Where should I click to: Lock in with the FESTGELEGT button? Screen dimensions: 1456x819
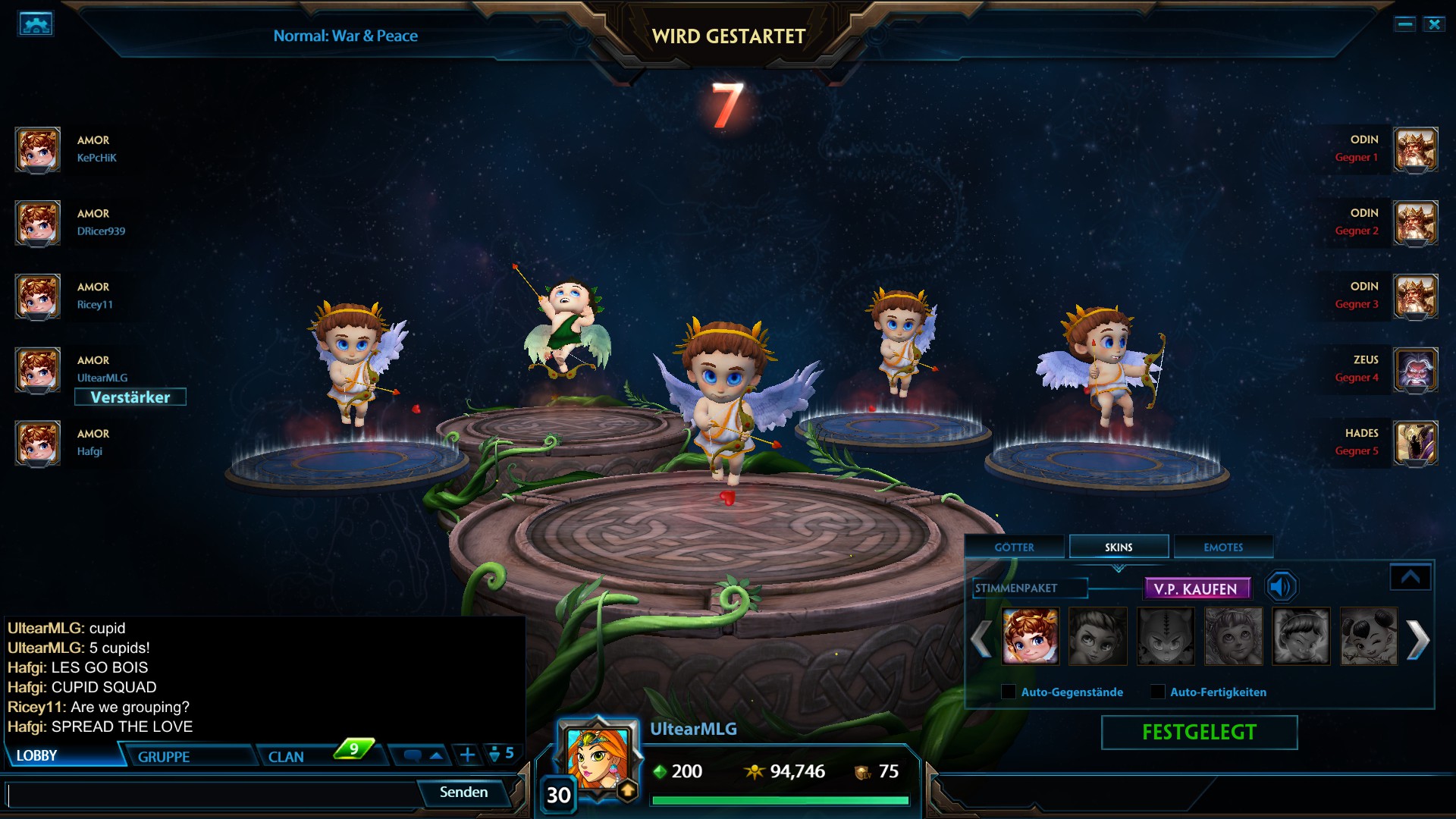[1200, 732]
